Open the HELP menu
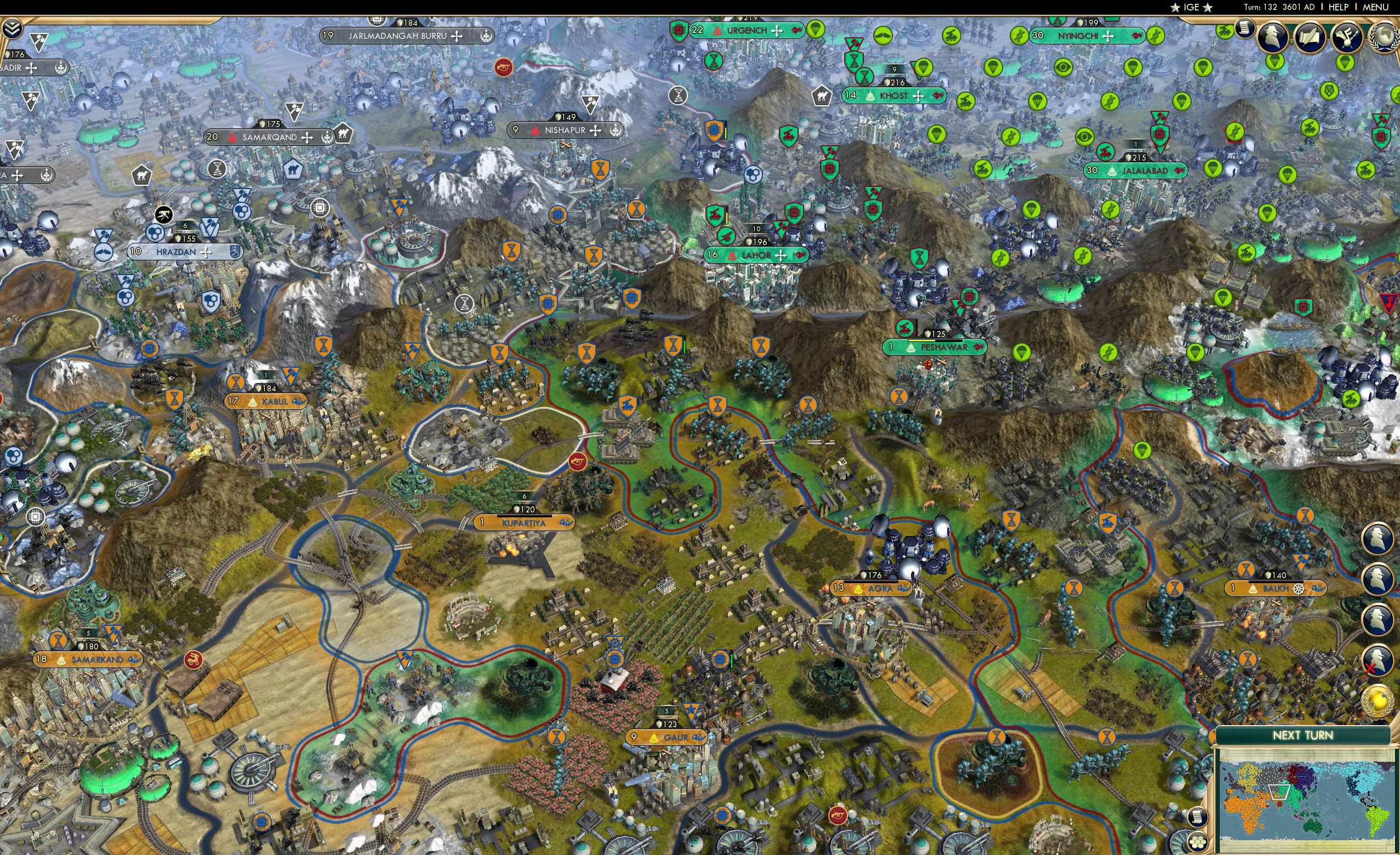 (1339, 7)
